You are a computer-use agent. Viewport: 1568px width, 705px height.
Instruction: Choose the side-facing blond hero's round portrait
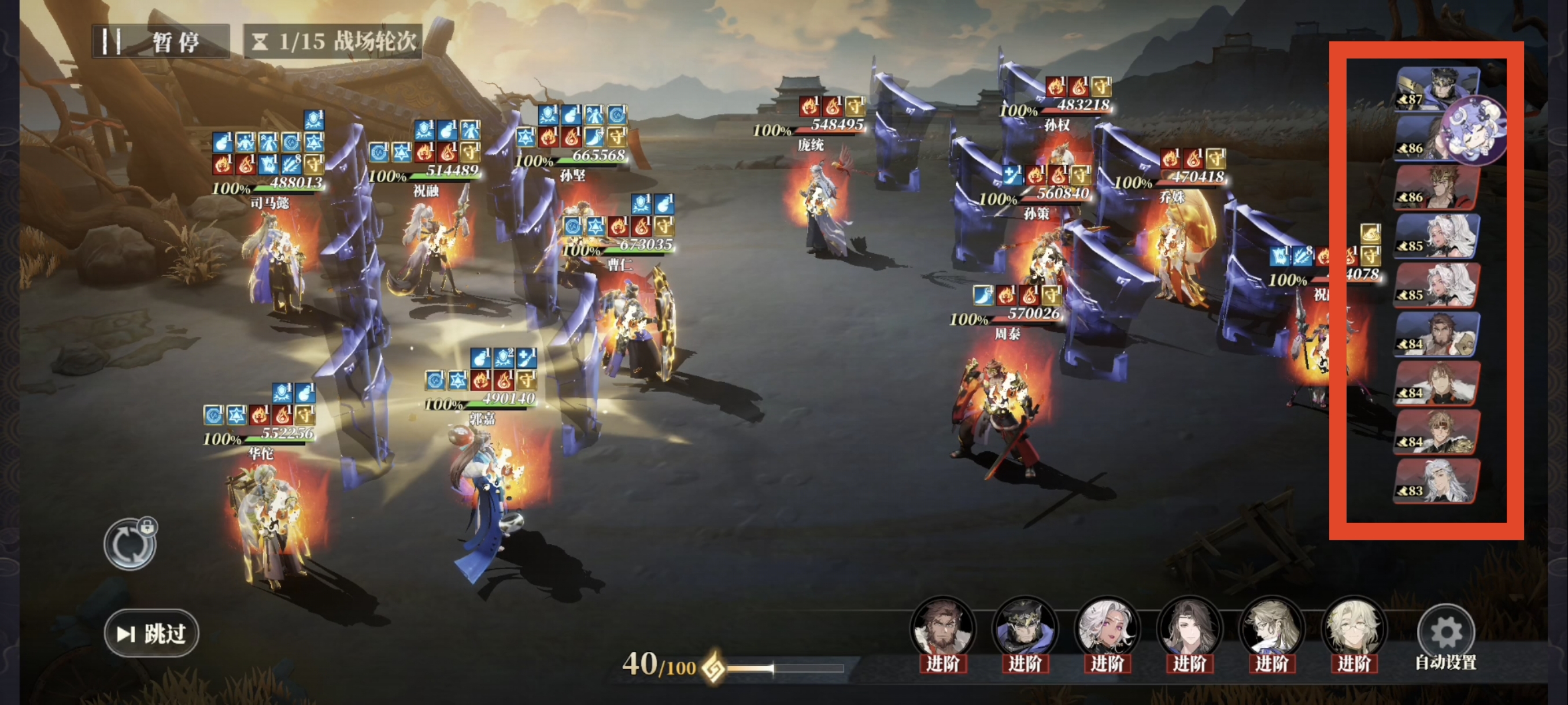pos(1271,629)
